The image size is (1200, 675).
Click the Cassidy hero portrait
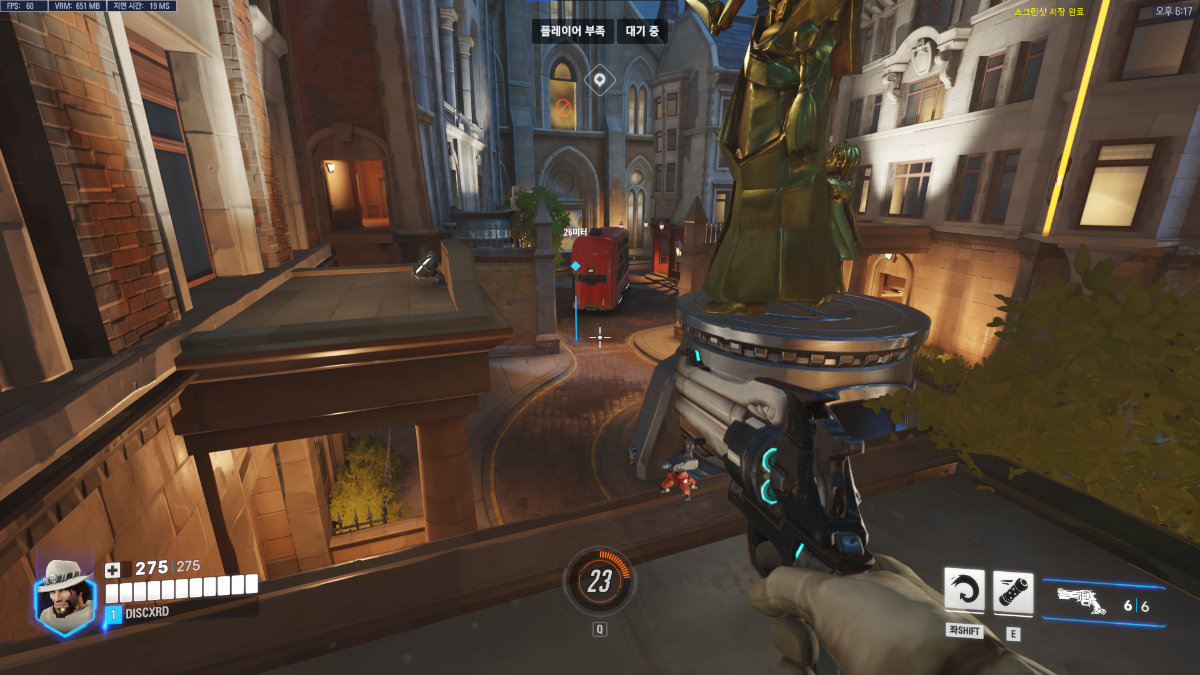coord(66,594)
